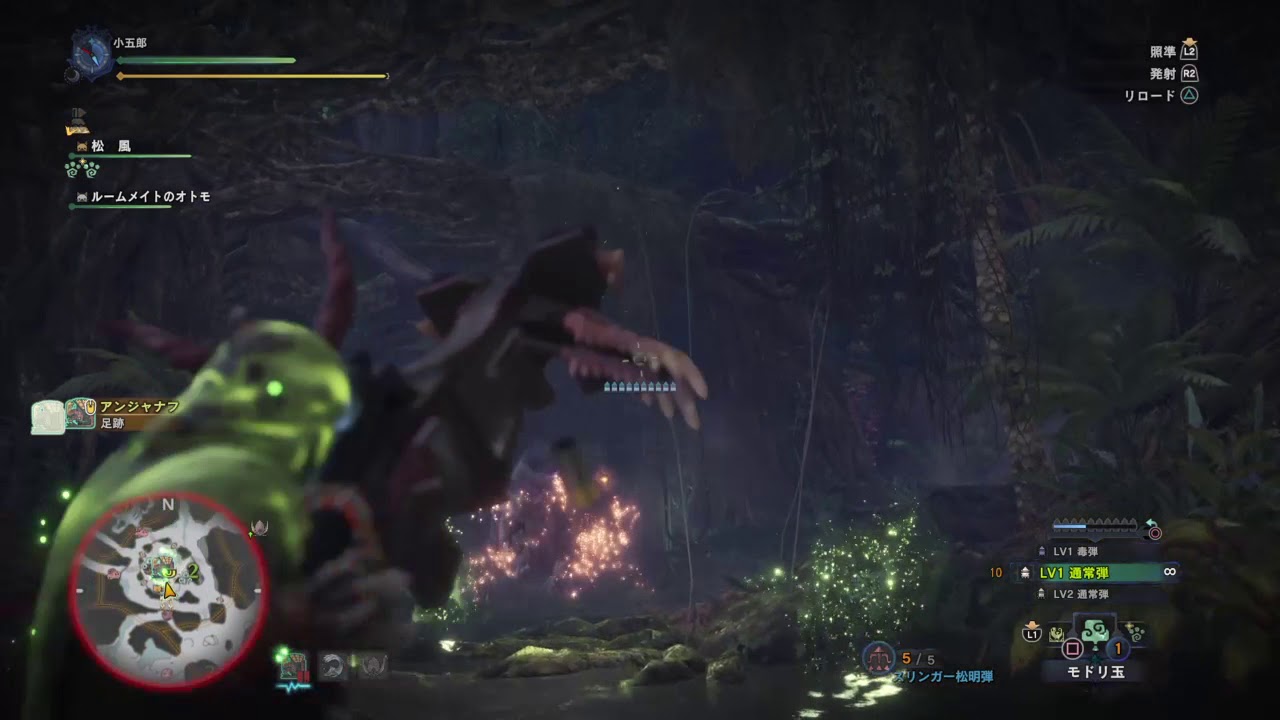Select the mantle icon in the bottom-left row
1280x720 pixels.
[373, 663]
